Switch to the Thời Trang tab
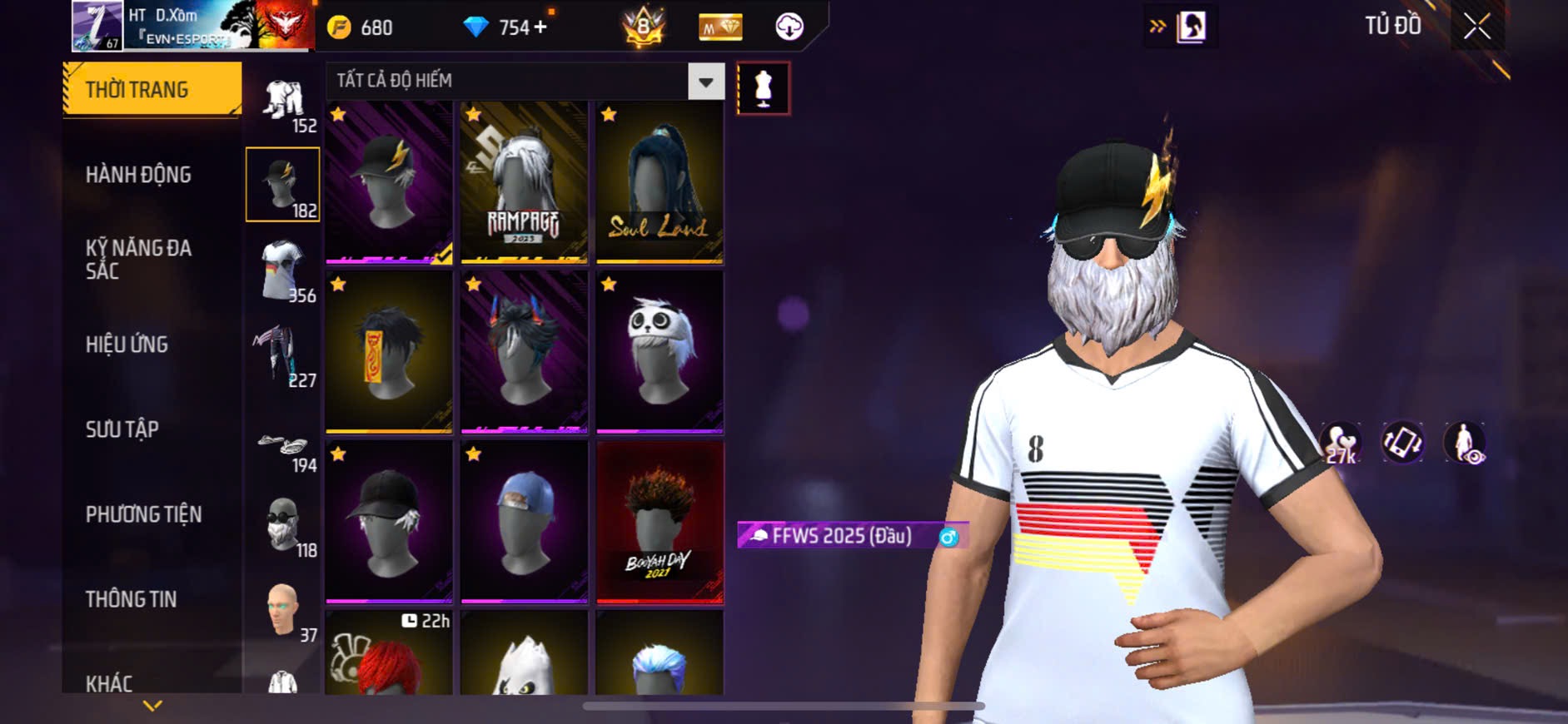1568x724 pixels. tap(152, 89)
